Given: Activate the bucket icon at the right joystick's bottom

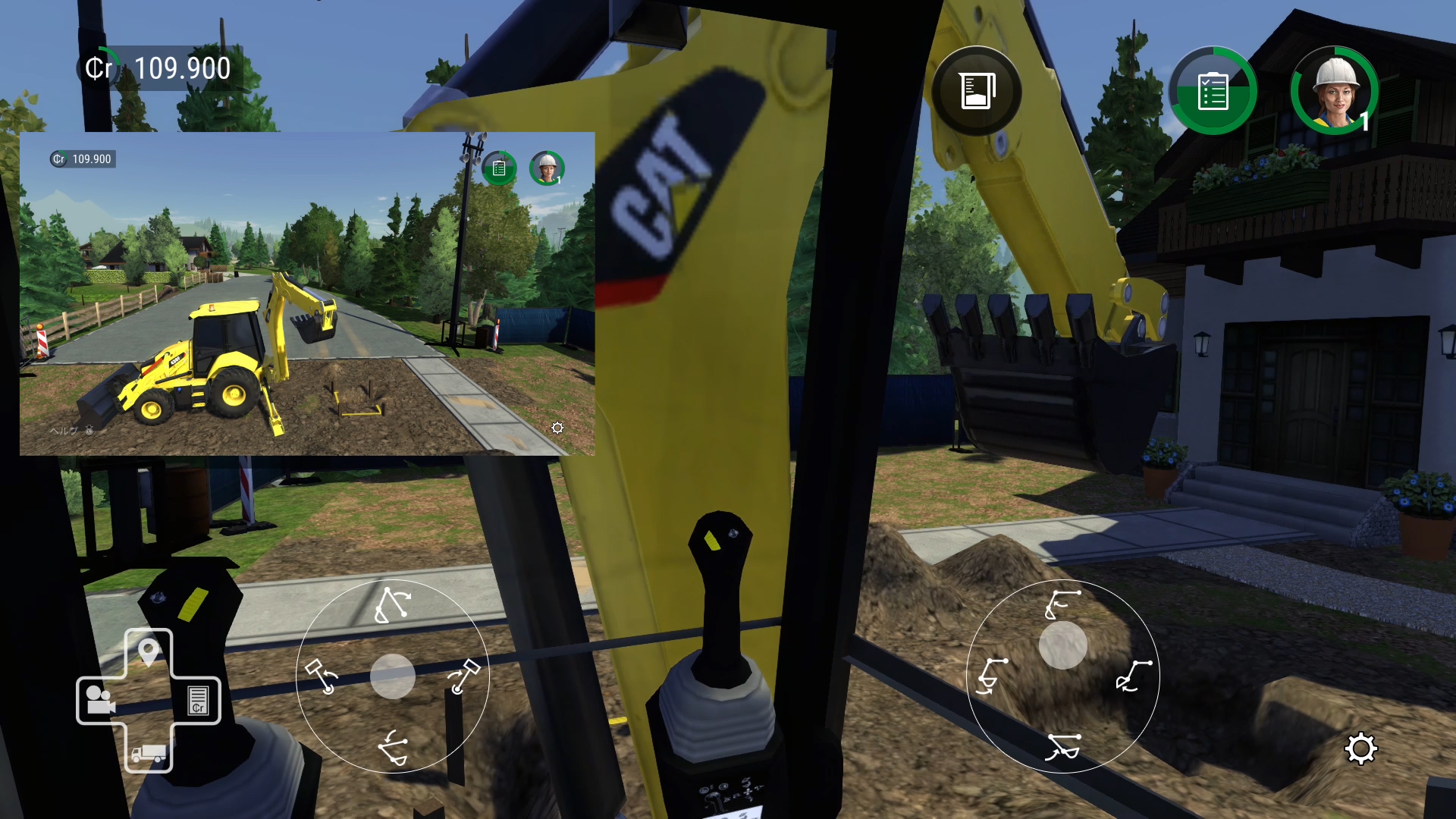Looking at the screenshot, I should coord(1062,746).
